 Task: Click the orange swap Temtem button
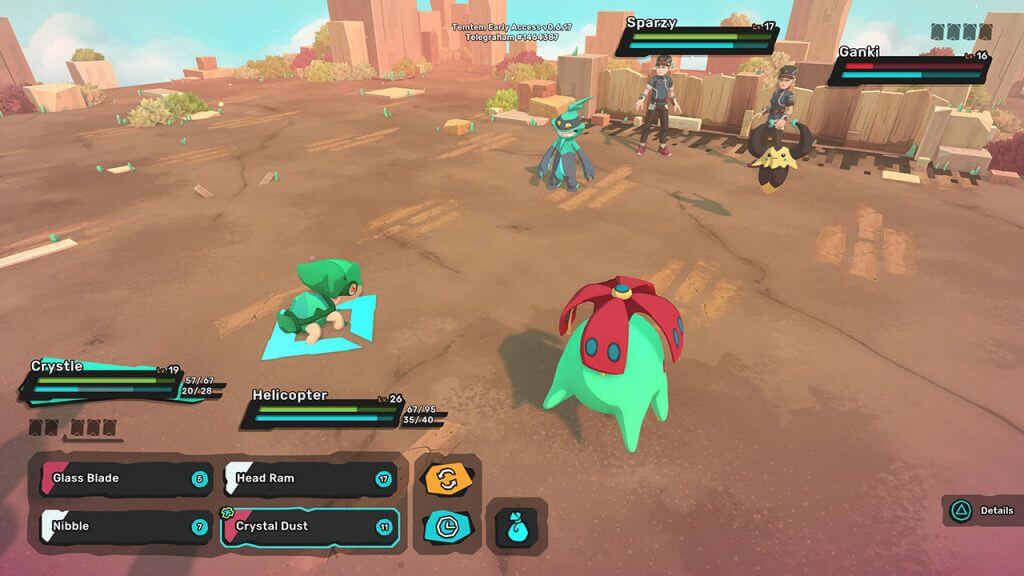[447, 478]
